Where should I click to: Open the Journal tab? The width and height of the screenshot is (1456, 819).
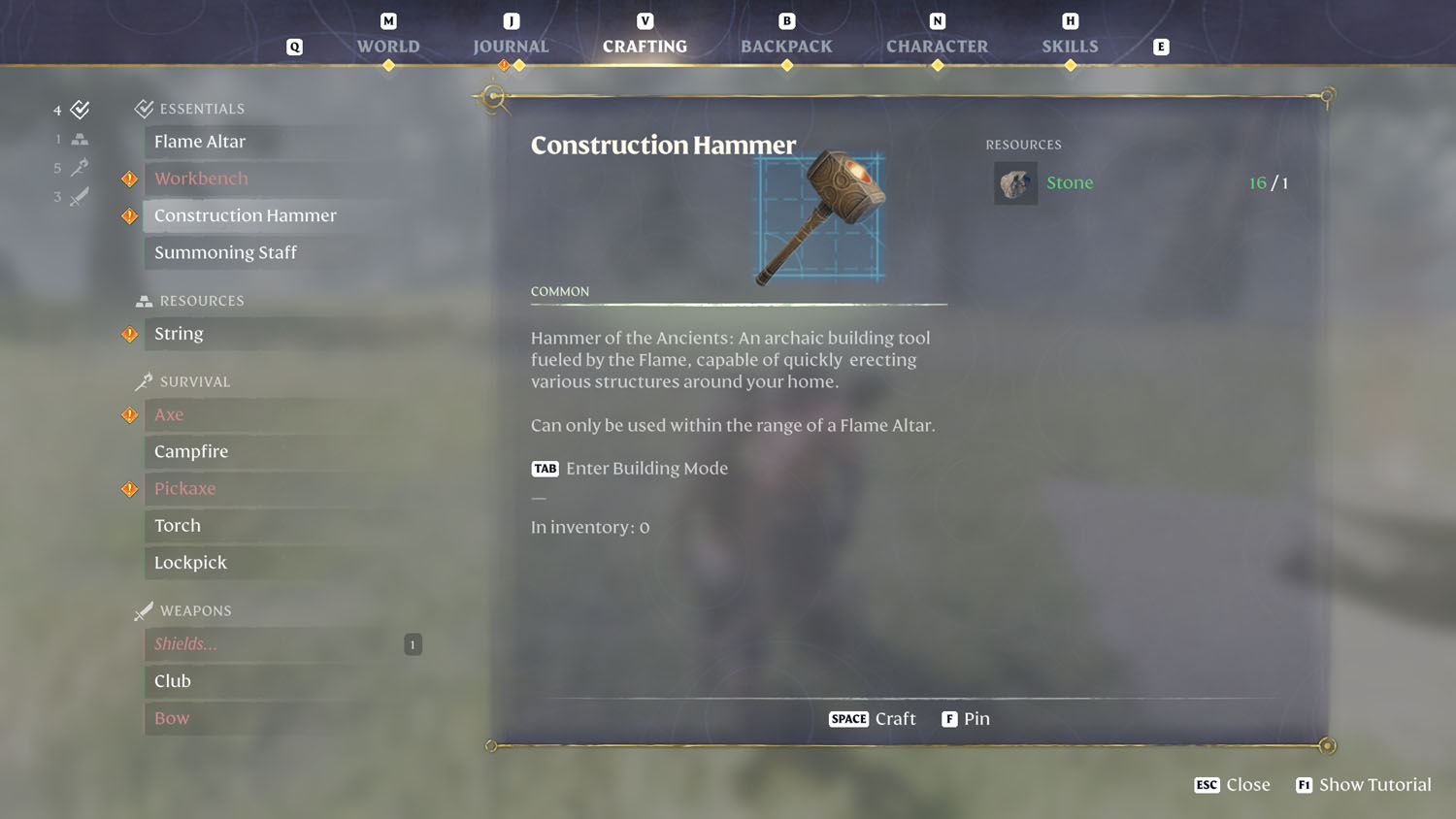tap(511, 46)
